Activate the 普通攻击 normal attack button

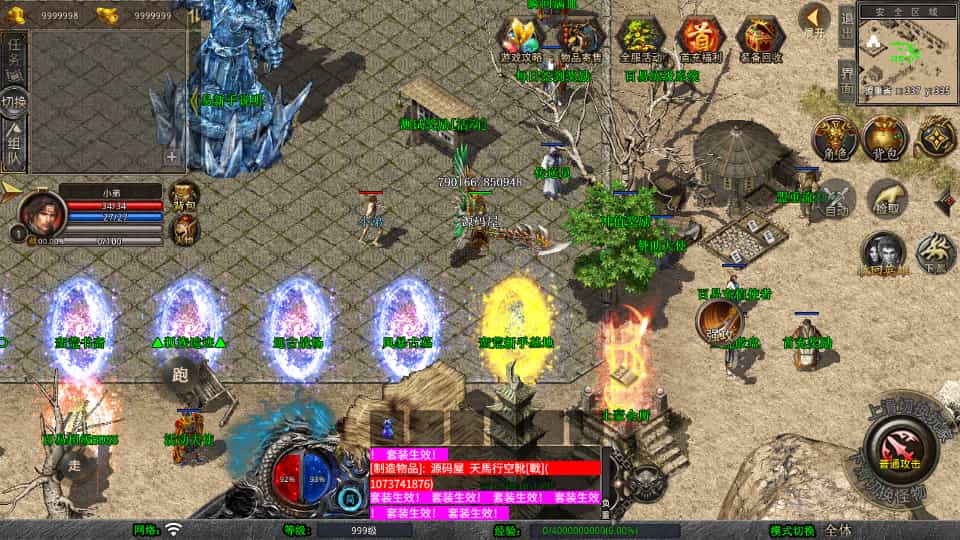coord(896,444)
